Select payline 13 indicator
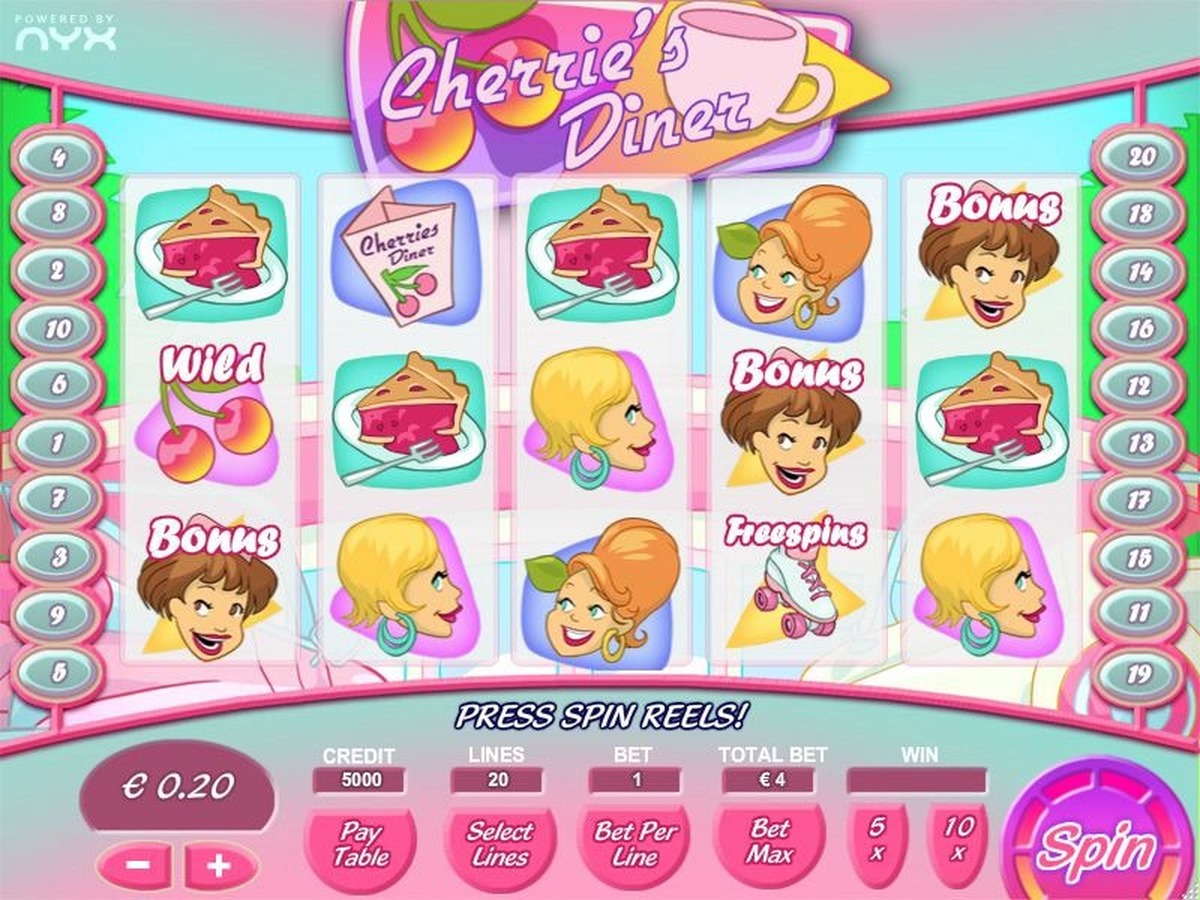This screenshot has height=900, width=1200. pos(1140,441)
